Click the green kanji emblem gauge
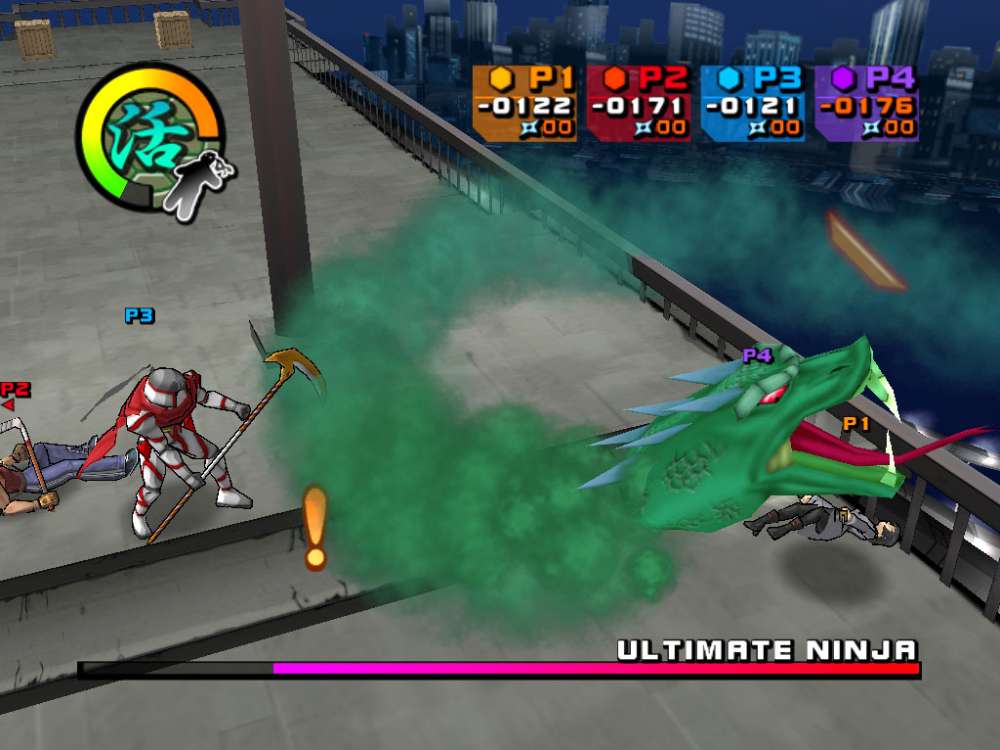The image size is (1000, 750). pyautogui.click(x=148, y=136)
